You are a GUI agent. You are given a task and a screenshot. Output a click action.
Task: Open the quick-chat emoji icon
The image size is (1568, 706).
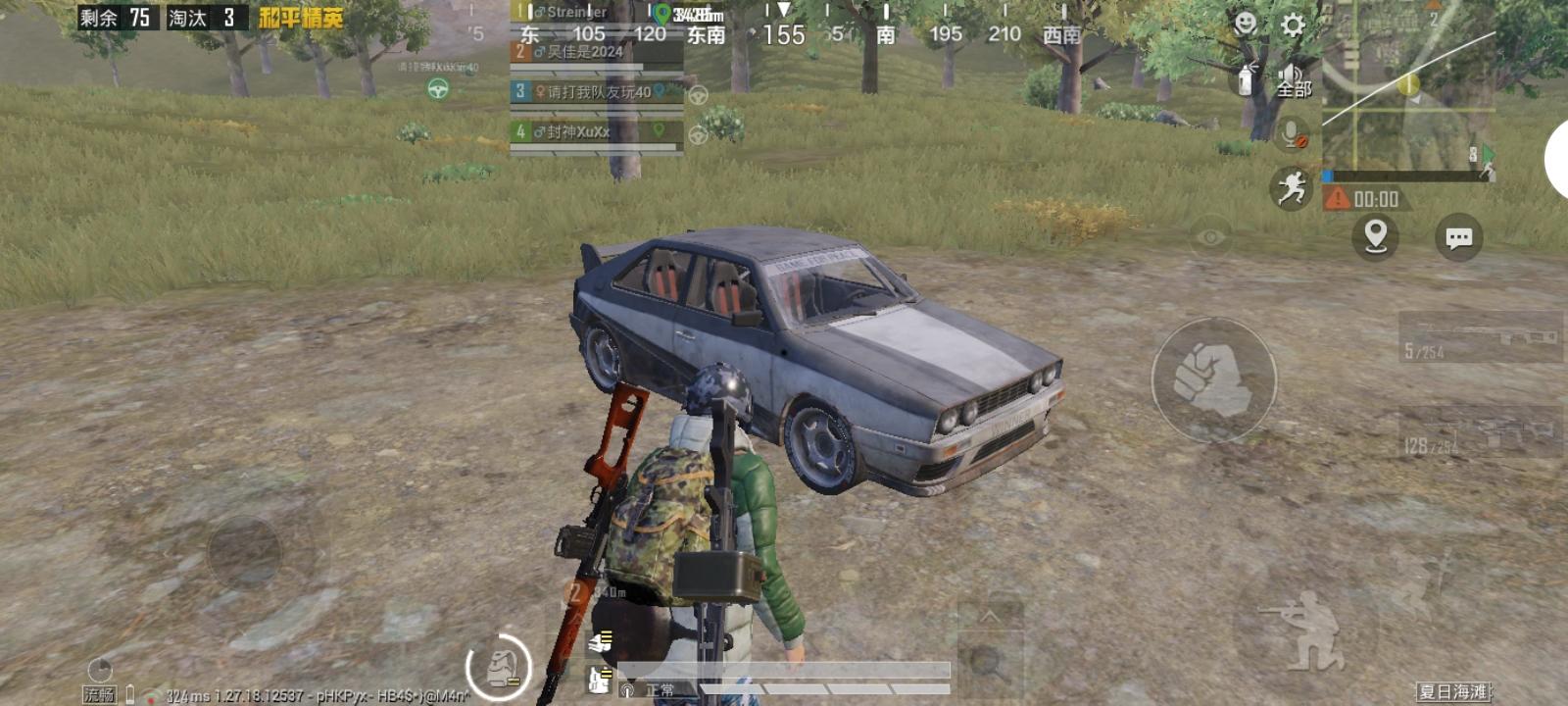pyautogui.click(x=1243, y=24)
